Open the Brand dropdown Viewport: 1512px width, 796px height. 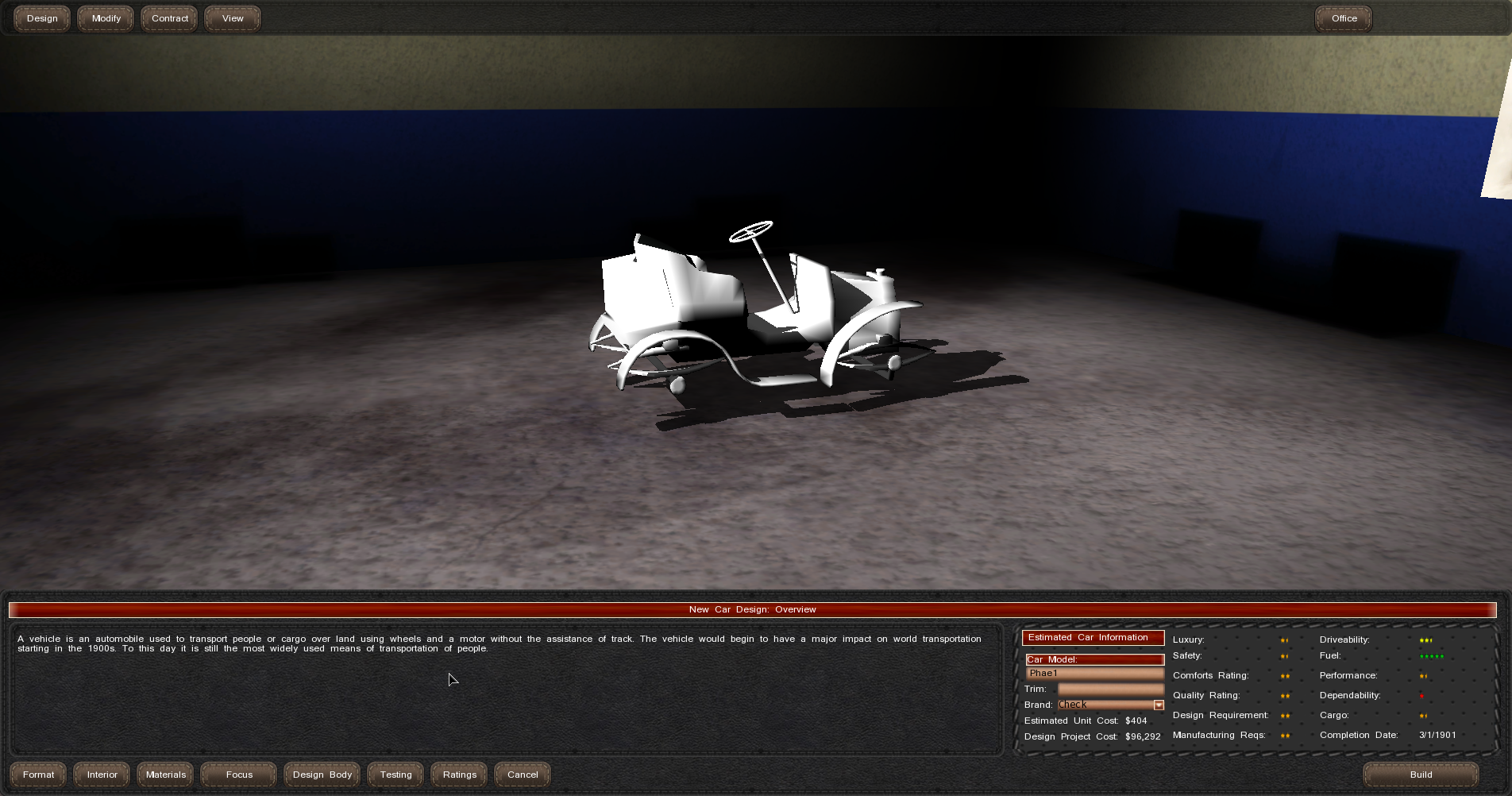1159,705
